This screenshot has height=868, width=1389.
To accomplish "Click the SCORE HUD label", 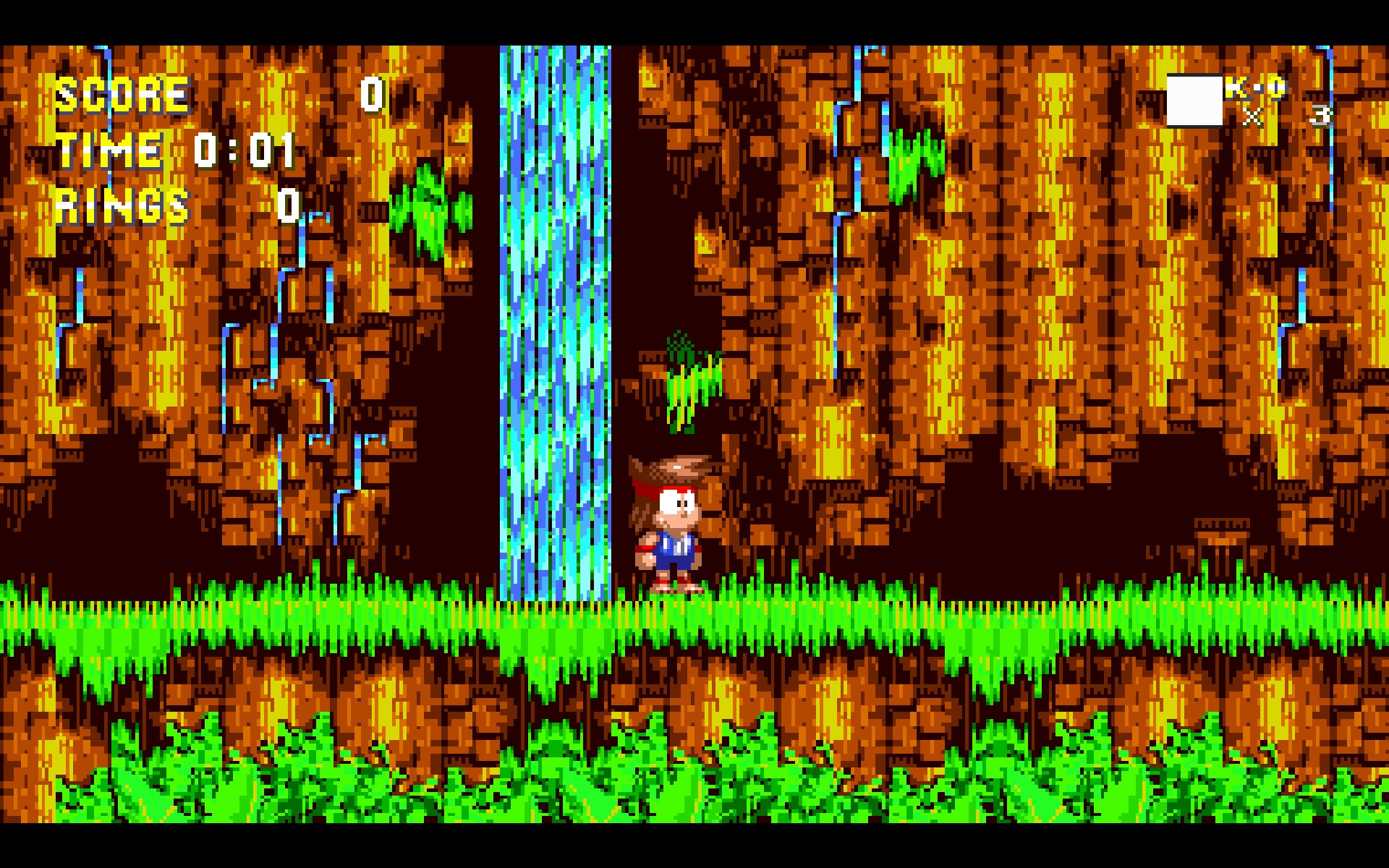I will pos(123,94).
